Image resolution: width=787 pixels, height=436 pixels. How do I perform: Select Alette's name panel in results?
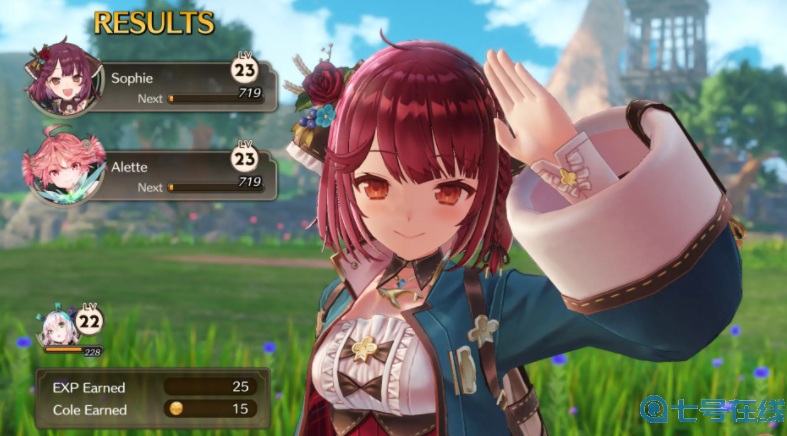187,166
